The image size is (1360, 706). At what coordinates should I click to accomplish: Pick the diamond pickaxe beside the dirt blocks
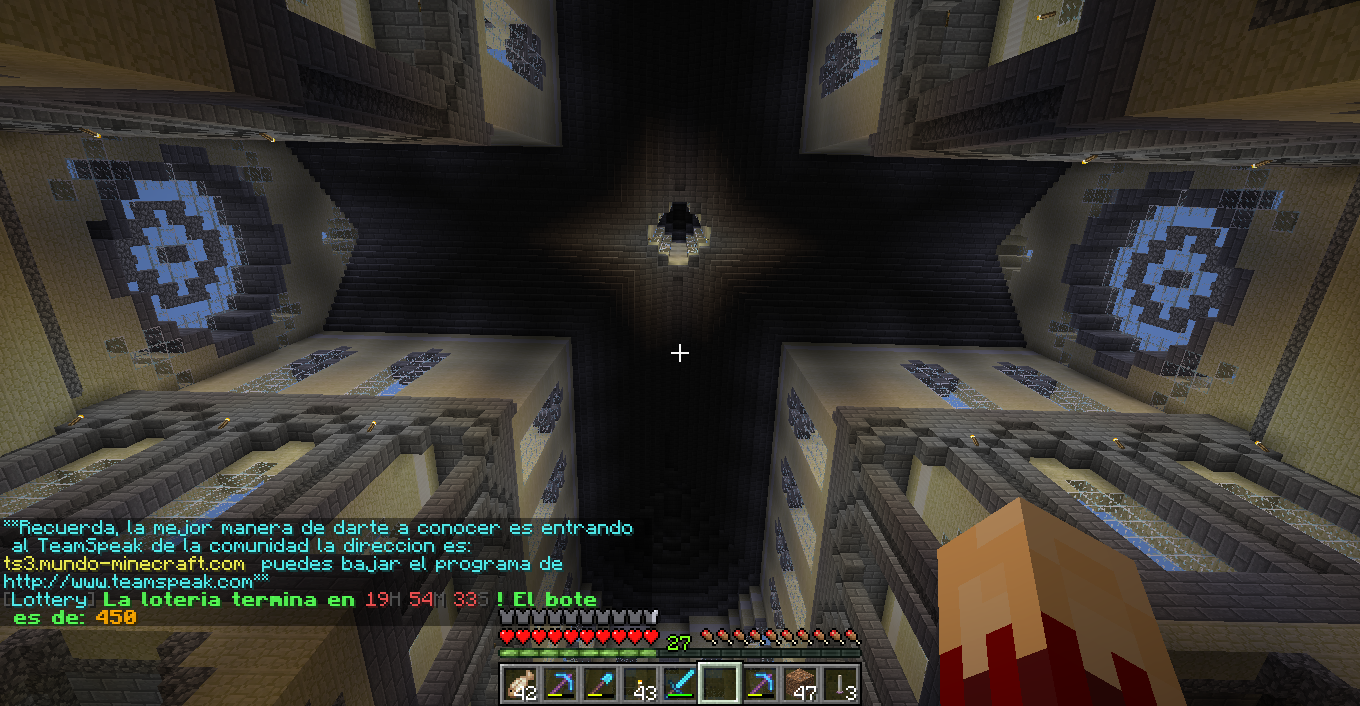click(x=760, y=683)
